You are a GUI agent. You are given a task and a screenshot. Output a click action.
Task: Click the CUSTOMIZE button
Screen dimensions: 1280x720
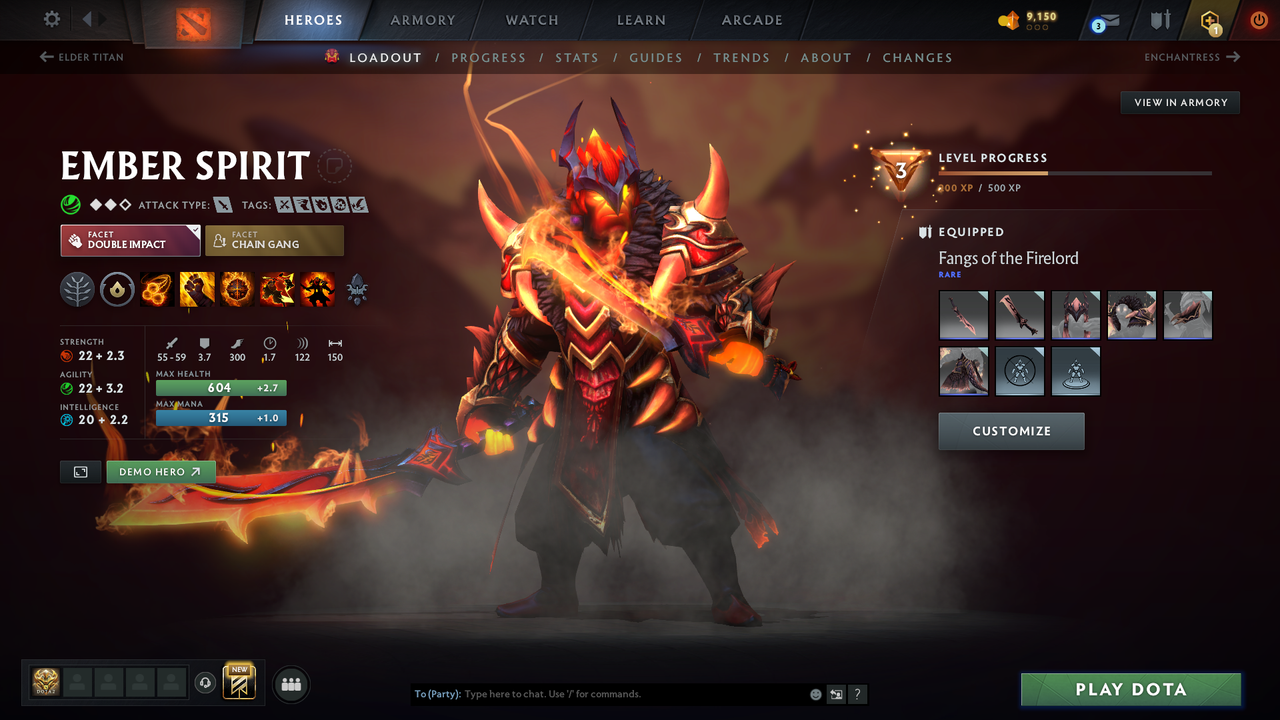coord(1011,431)
